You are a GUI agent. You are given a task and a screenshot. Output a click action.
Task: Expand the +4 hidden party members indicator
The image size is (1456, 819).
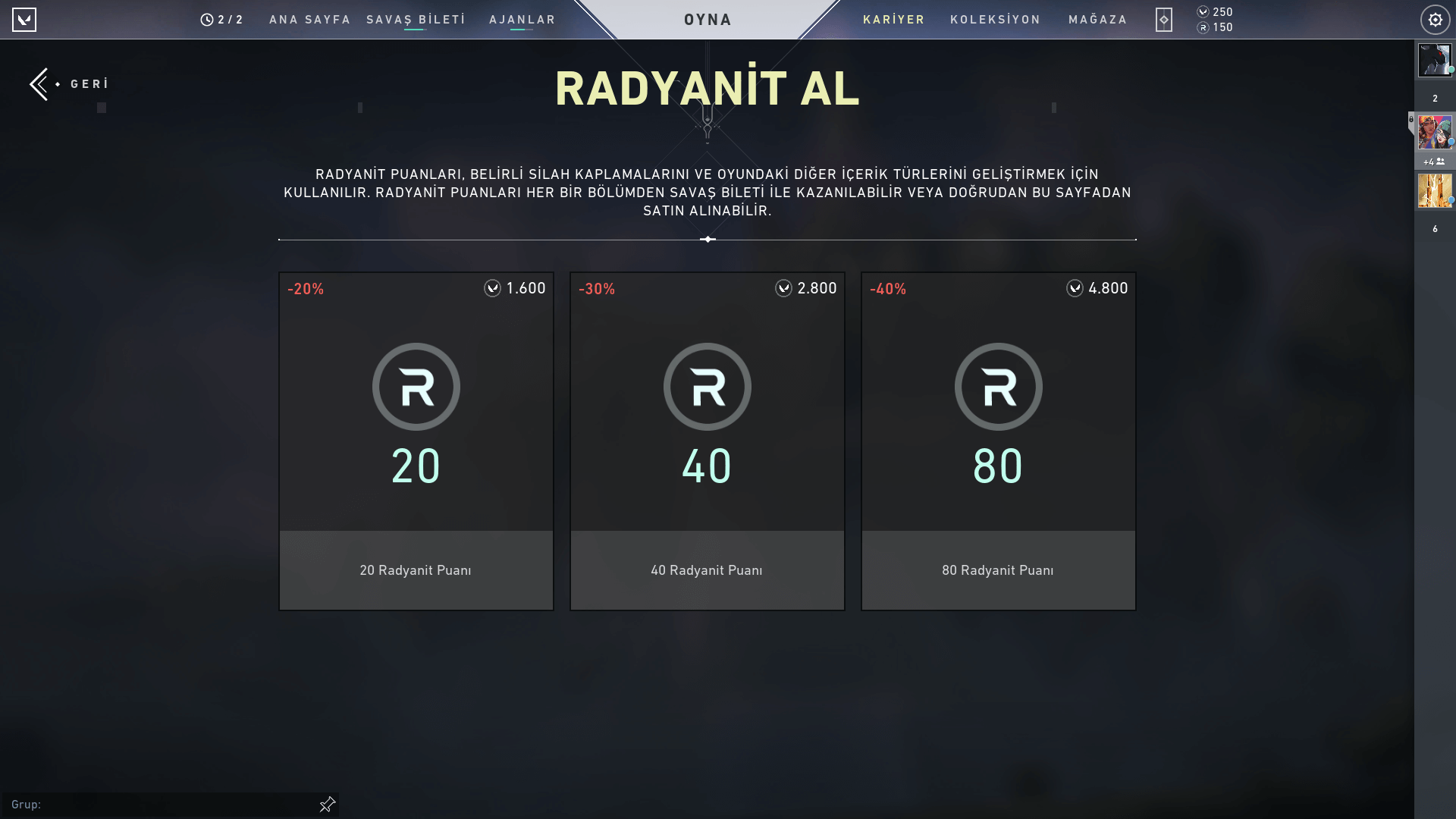pos(1432,162)
